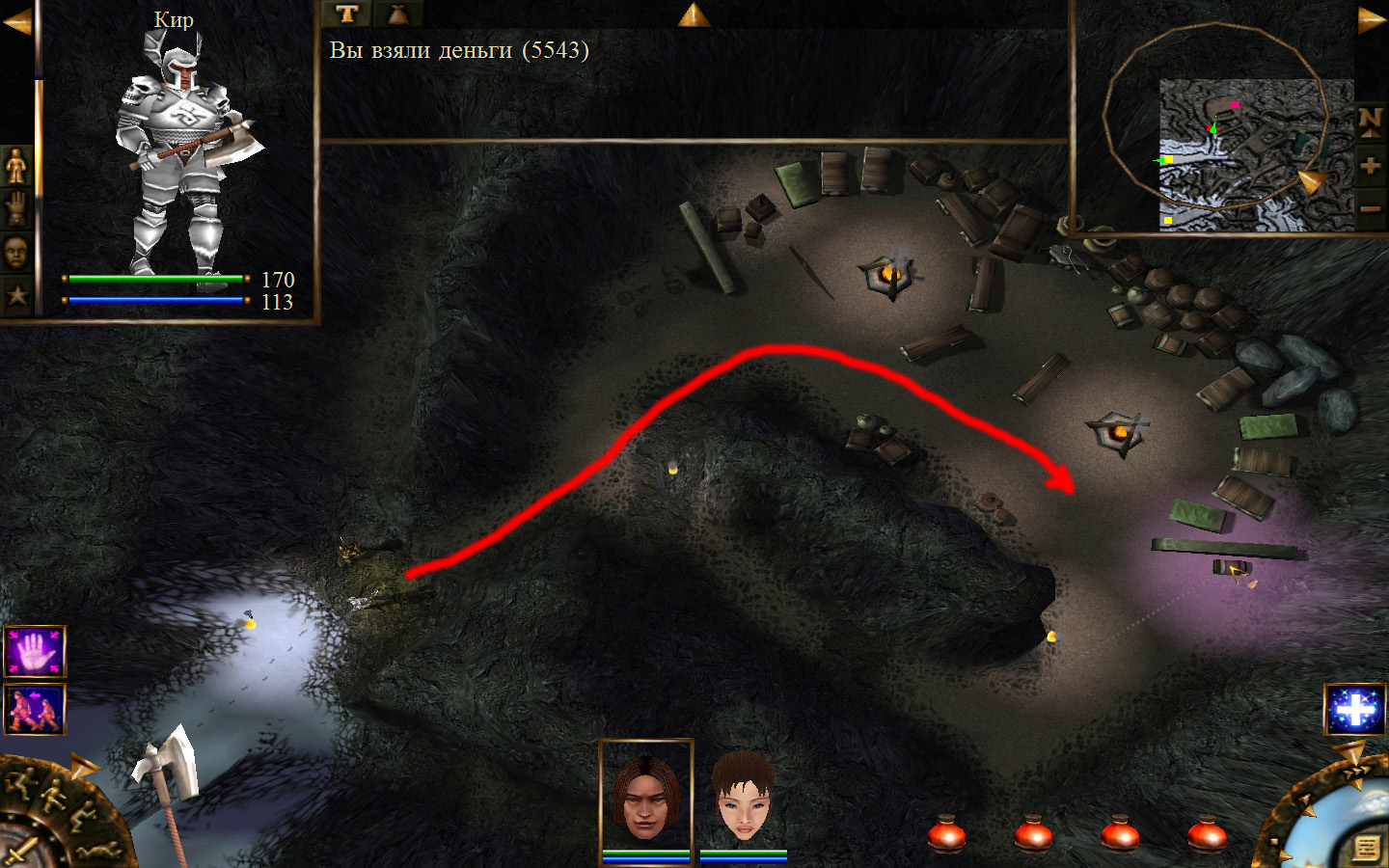Collapse the message log with up arrow
The width and height of the screenshot is (1389, 868).
(694, 14)
